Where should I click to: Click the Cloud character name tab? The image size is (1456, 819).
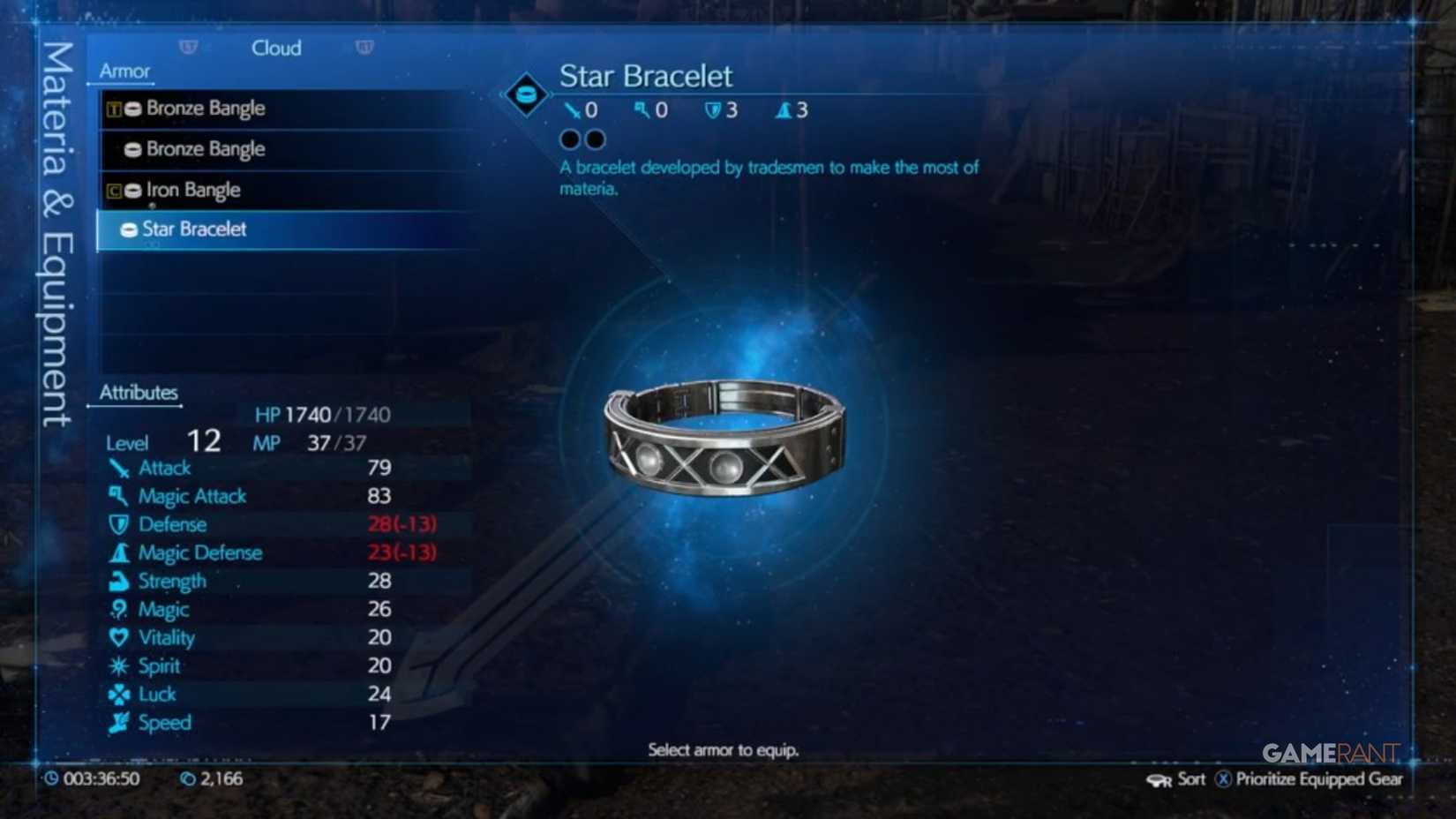pyautogui.click(x=276, y=49)
